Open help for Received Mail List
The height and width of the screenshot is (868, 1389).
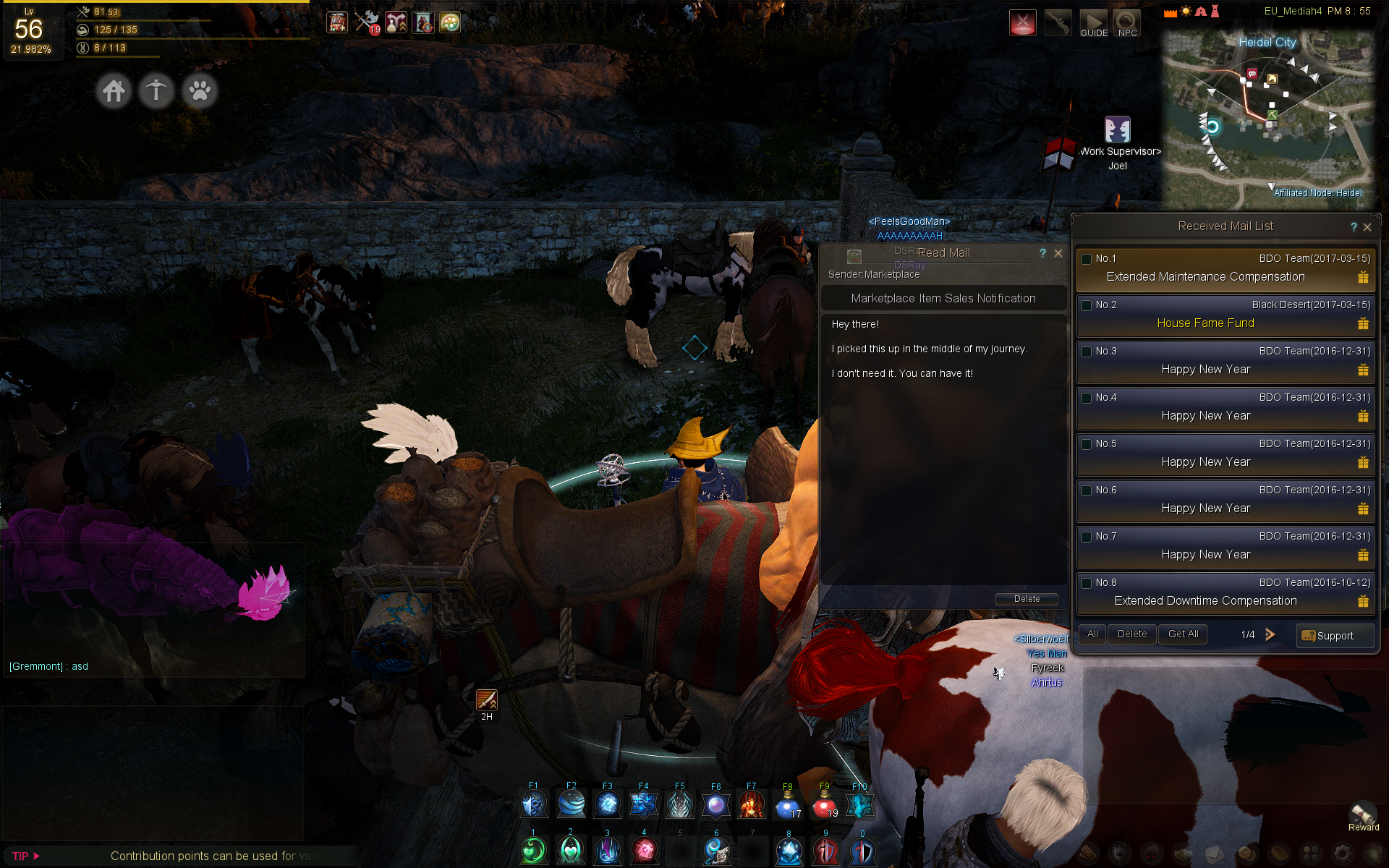[1354, 227]
